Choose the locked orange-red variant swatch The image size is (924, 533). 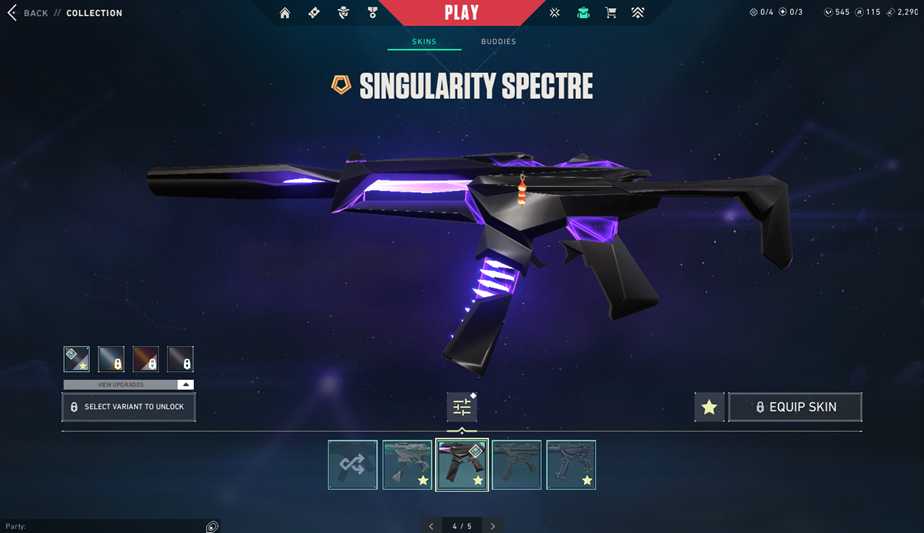click(x=146, y=359)
